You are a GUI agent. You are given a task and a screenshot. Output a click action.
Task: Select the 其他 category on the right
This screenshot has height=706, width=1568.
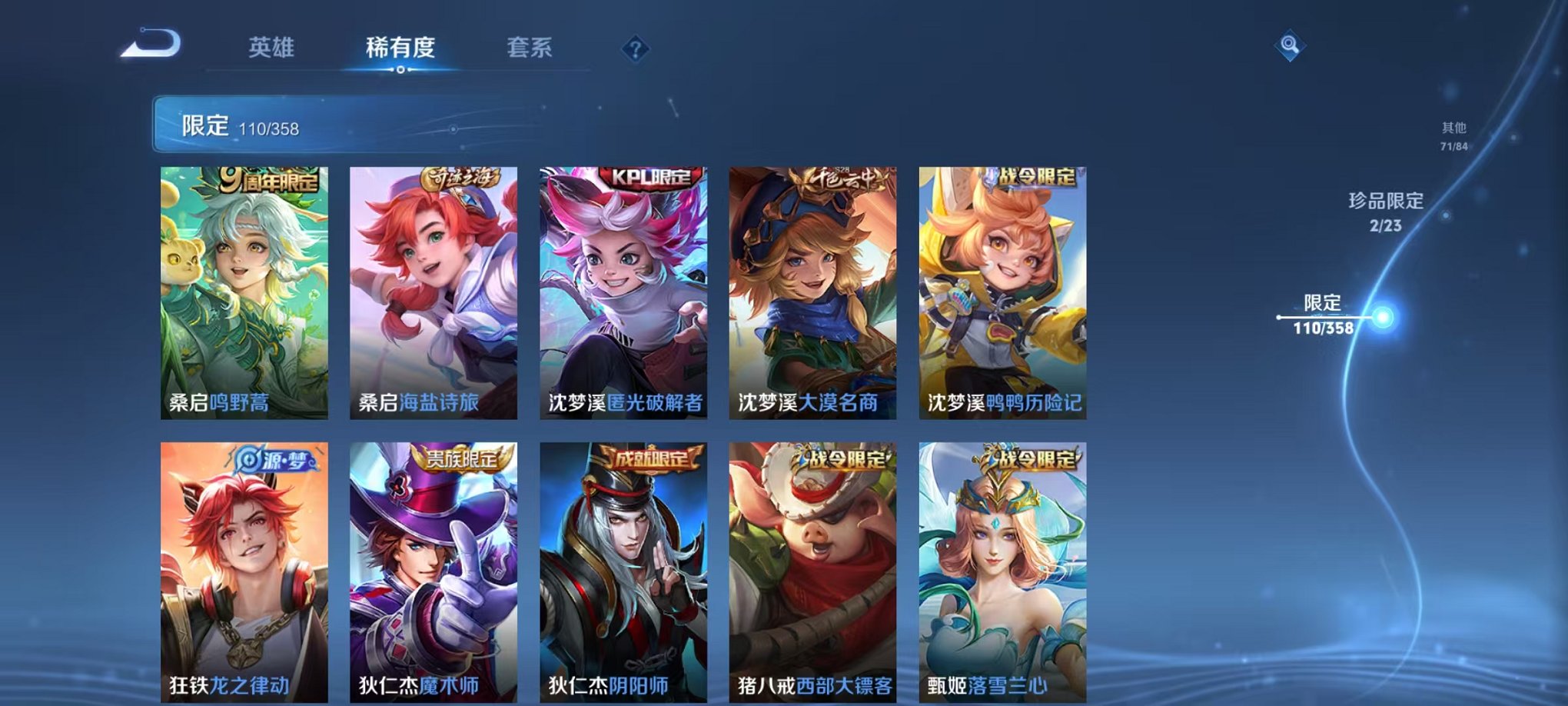1453,129
